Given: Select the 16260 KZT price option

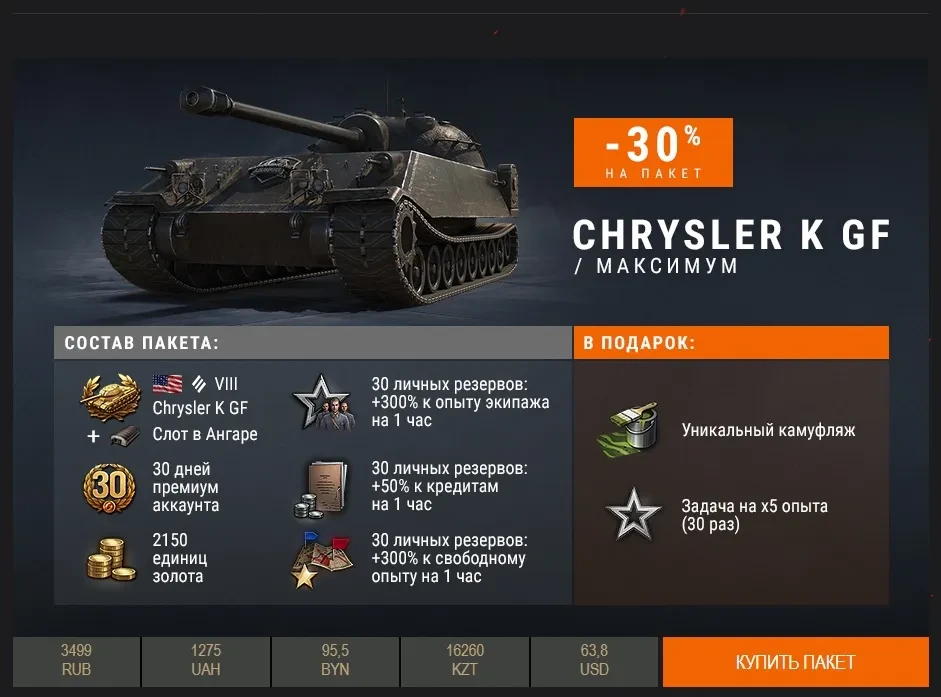Looking at the screenshot, I should point(465,661).
